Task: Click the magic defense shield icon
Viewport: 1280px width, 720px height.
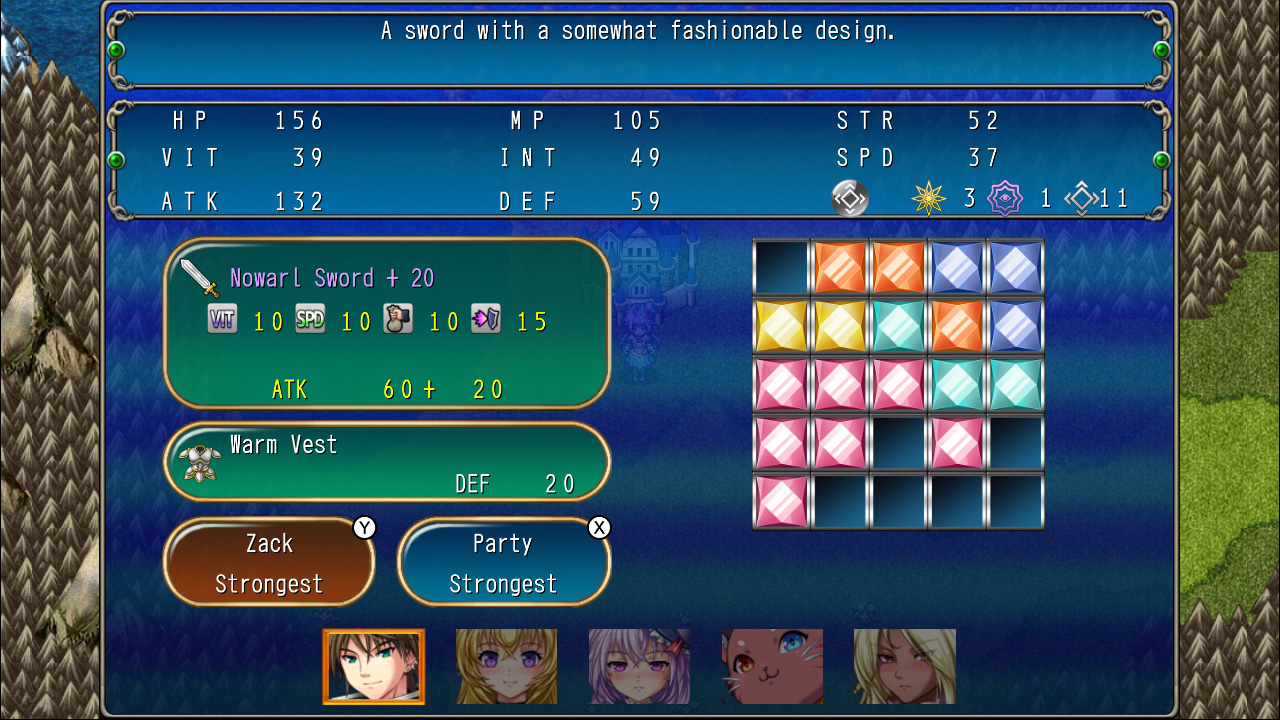Action: pyautogui.click(x=486, y=322)
